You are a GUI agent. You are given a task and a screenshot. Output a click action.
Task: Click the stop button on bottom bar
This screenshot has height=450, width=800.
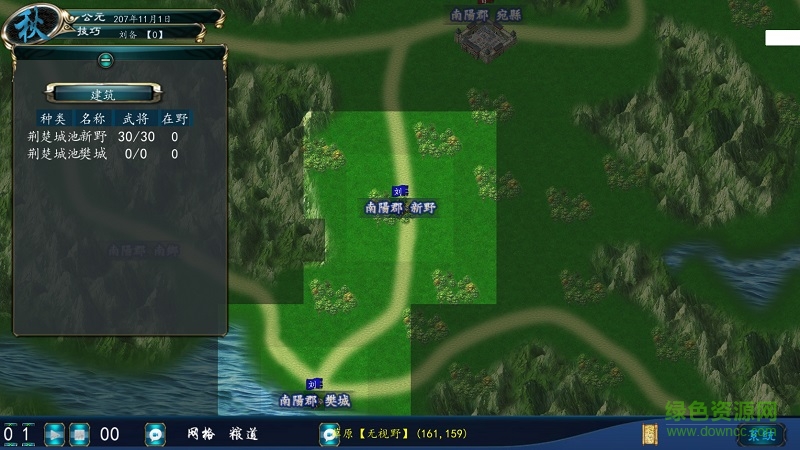point(80,434)
